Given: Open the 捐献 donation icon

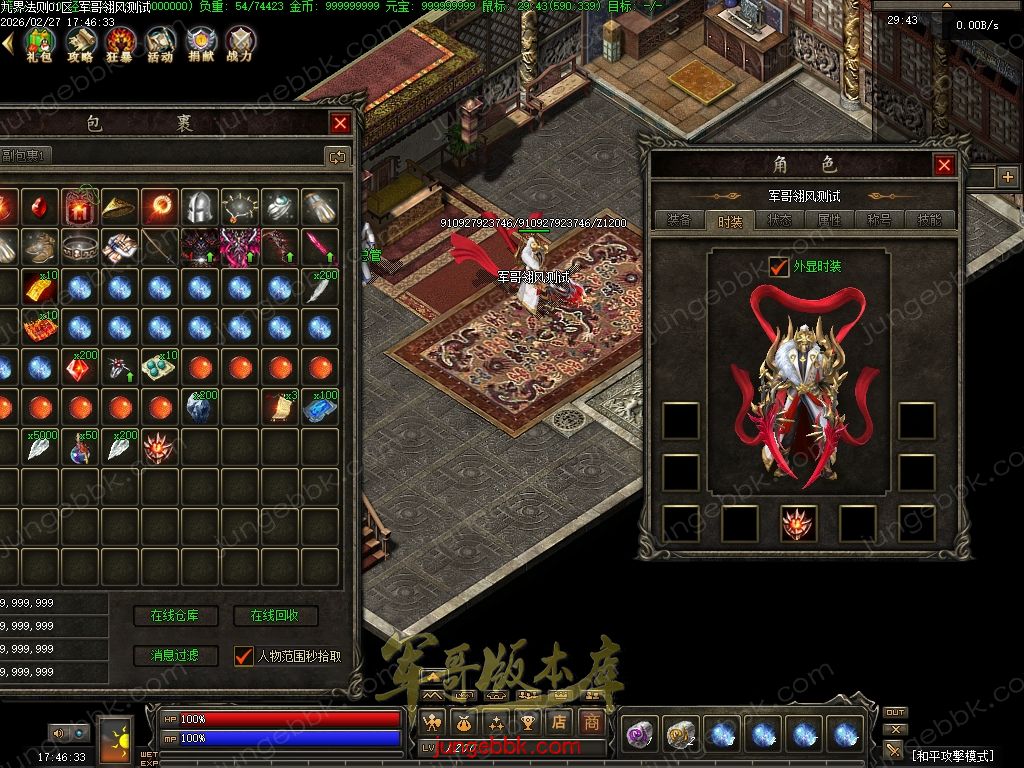Looking at the screenshot, I should (200, 43).
